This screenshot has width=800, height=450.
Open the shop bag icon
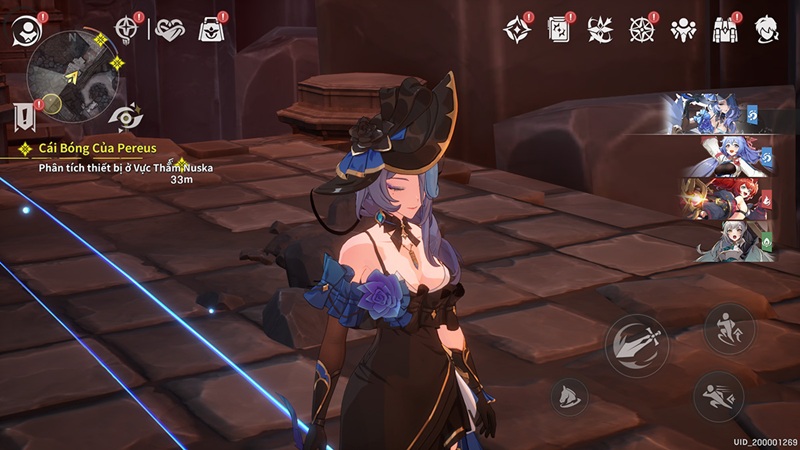211,29
